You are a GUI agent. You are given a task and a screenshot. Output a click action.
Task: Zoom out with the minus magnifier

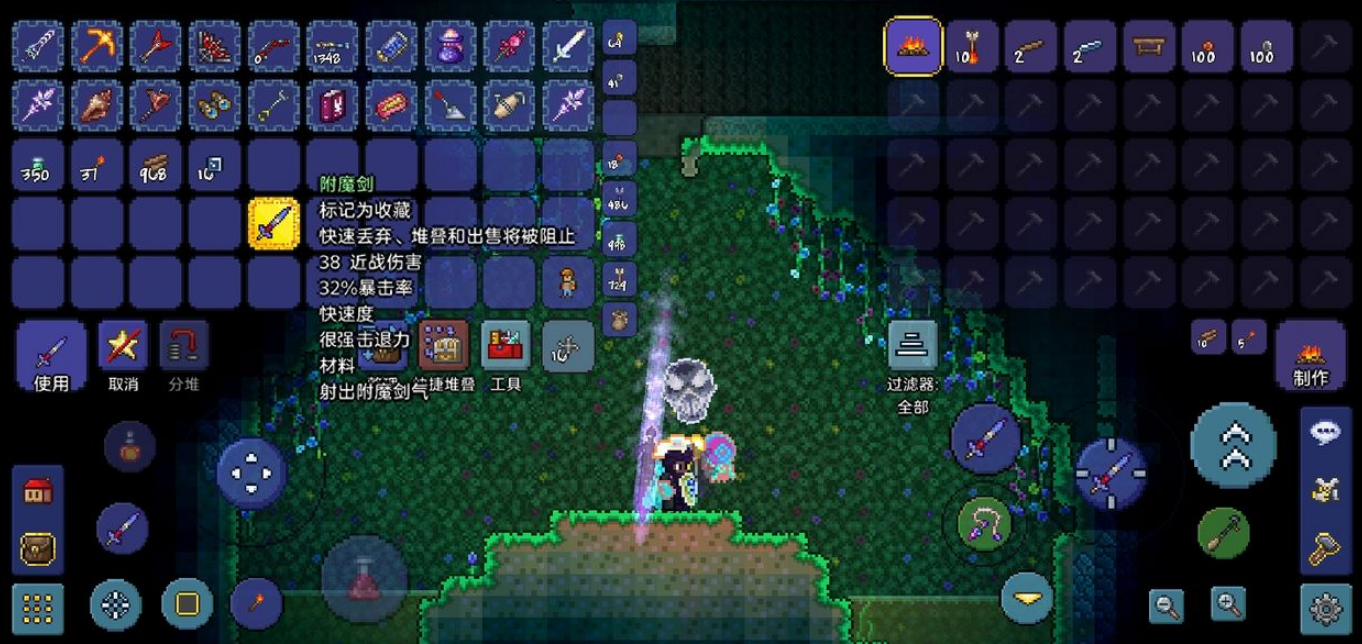tap(1166, 605)
